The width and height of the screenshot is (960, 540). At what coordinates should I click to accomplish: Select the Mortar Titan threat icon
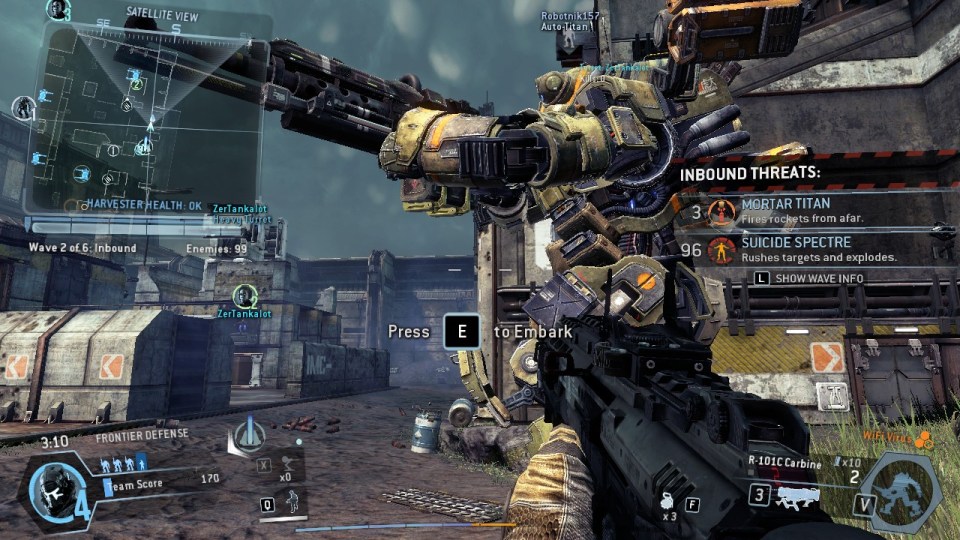[721, 211]
